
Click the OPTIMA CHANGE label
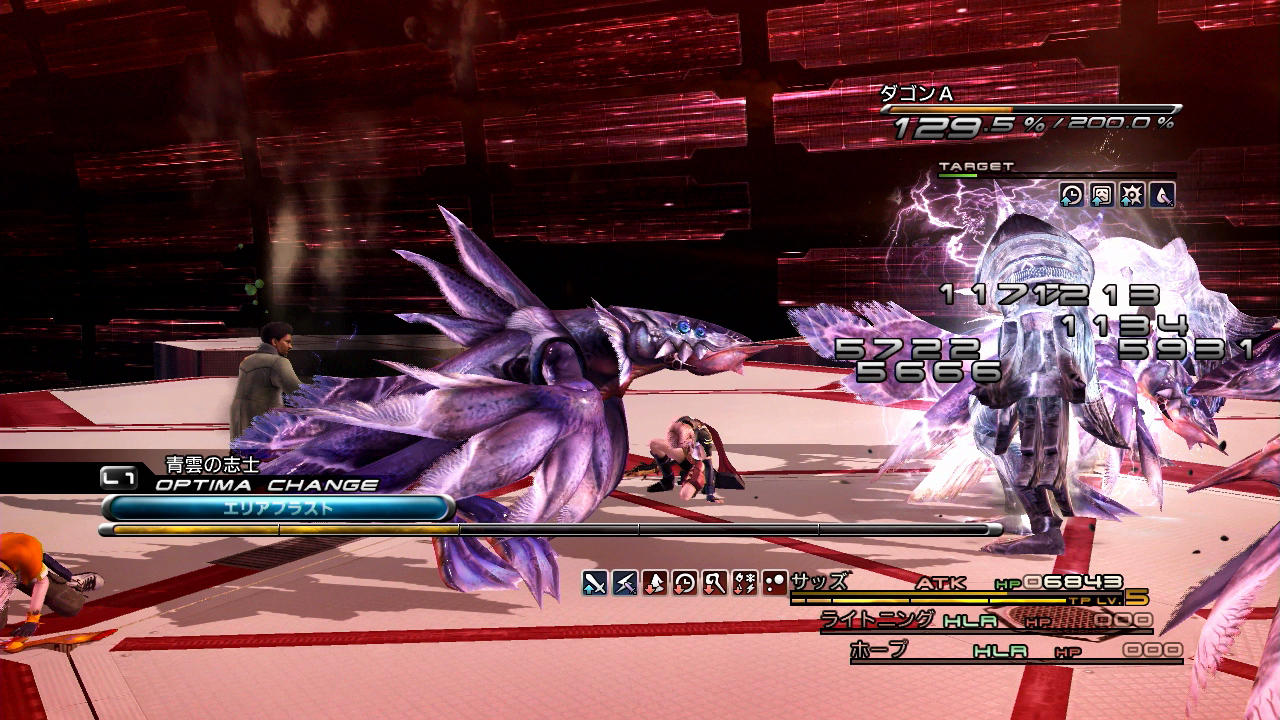click(x=266, y=485)
